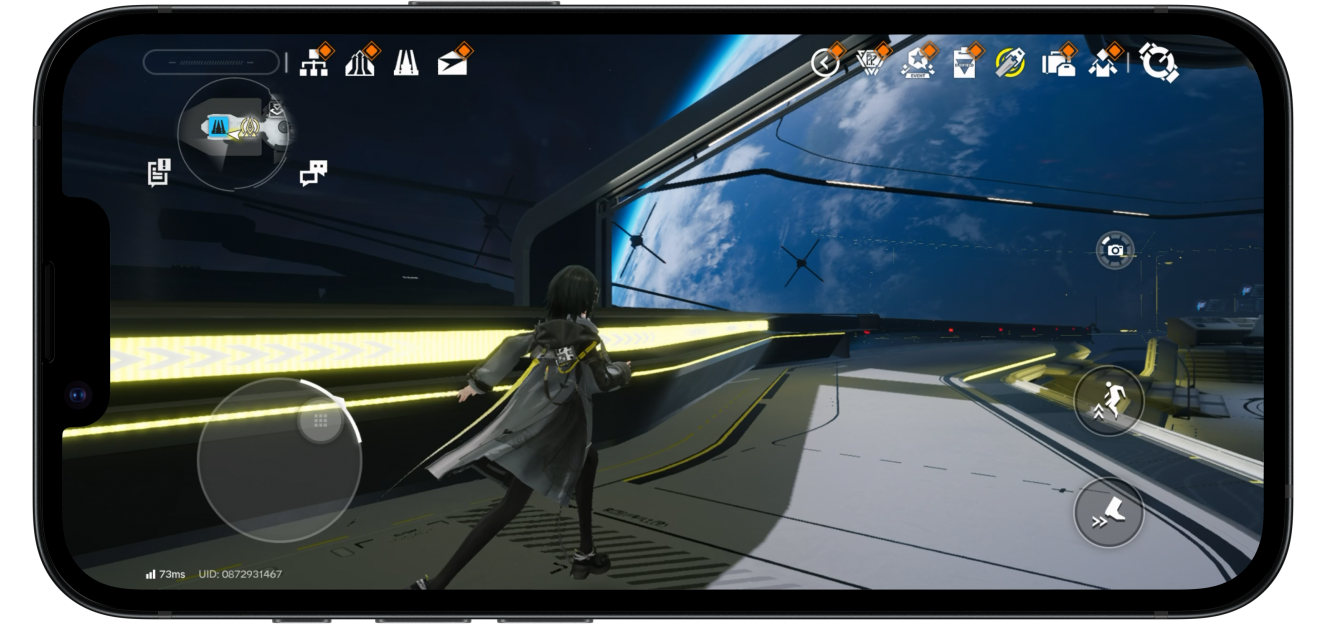Screen dimensions: 1326x624
Task: Open the operator coat icon
Action: 1103,64
